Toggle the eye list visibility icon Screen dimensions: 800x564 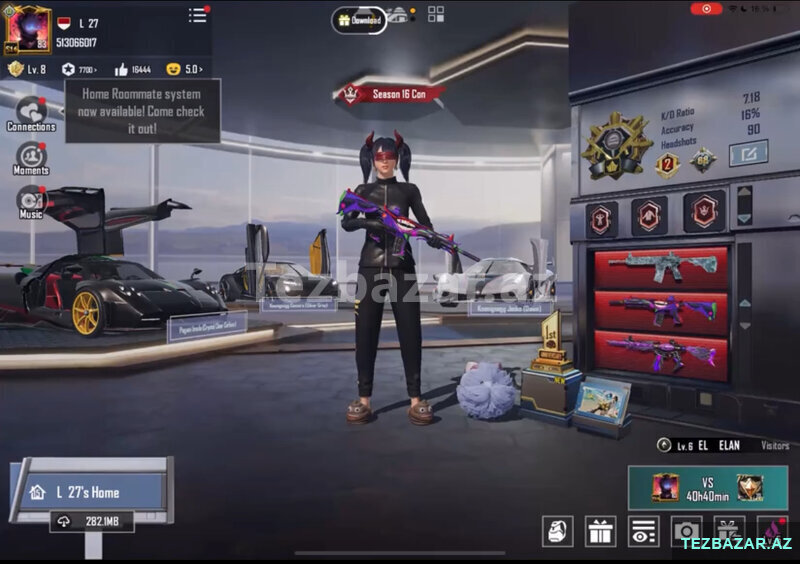click(643, 531)
